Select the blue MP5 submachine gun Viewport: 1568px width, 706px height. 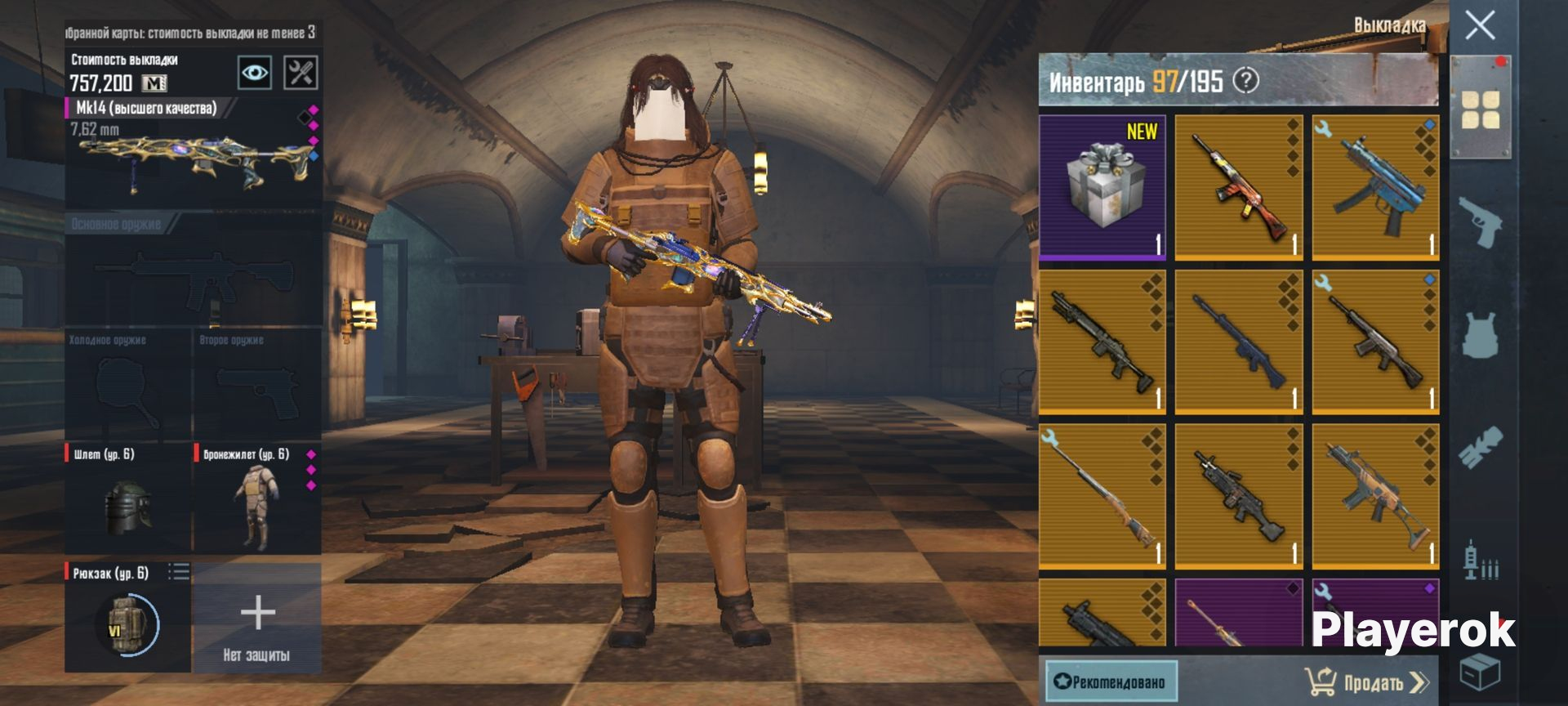1375,188
